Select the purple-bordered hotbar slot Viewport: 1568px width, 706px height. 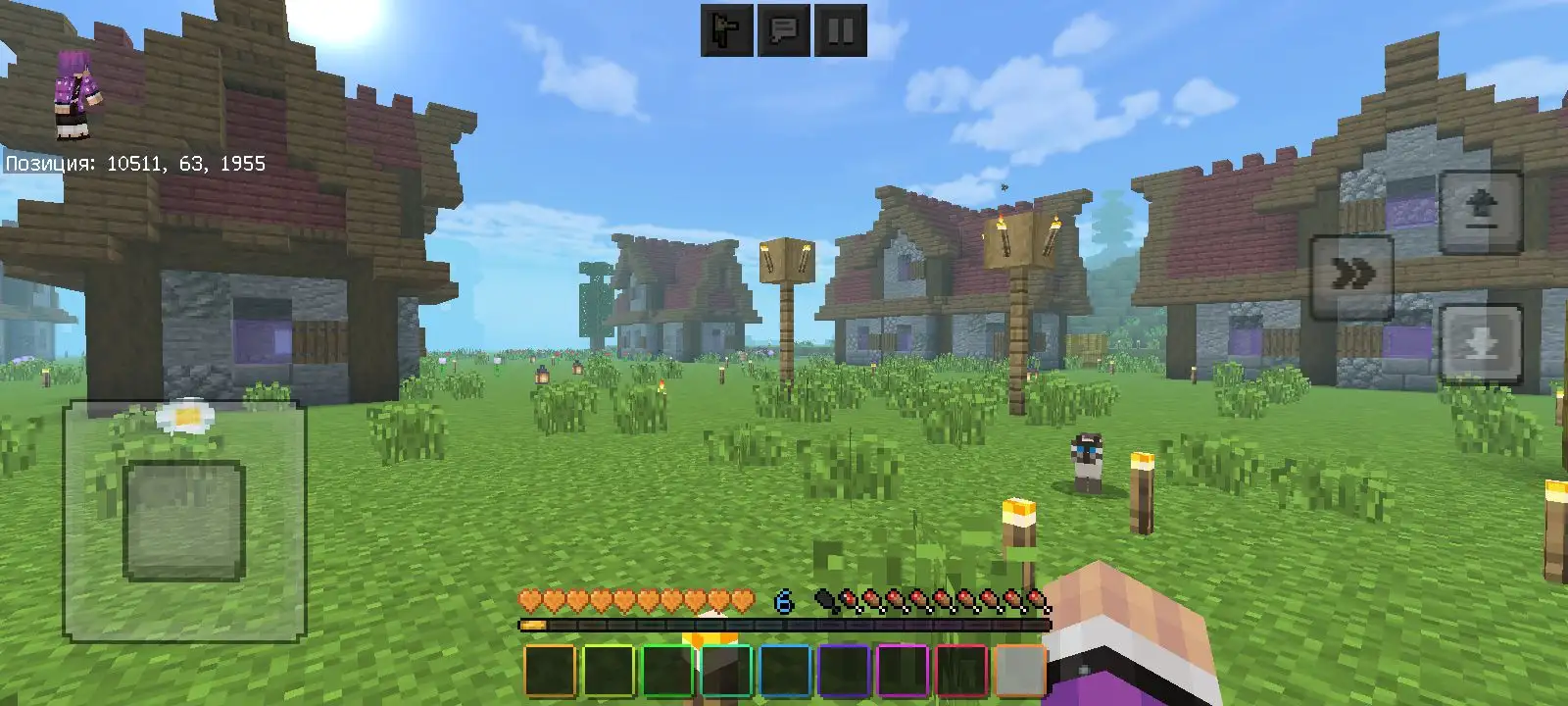click(x=845, y=672)
